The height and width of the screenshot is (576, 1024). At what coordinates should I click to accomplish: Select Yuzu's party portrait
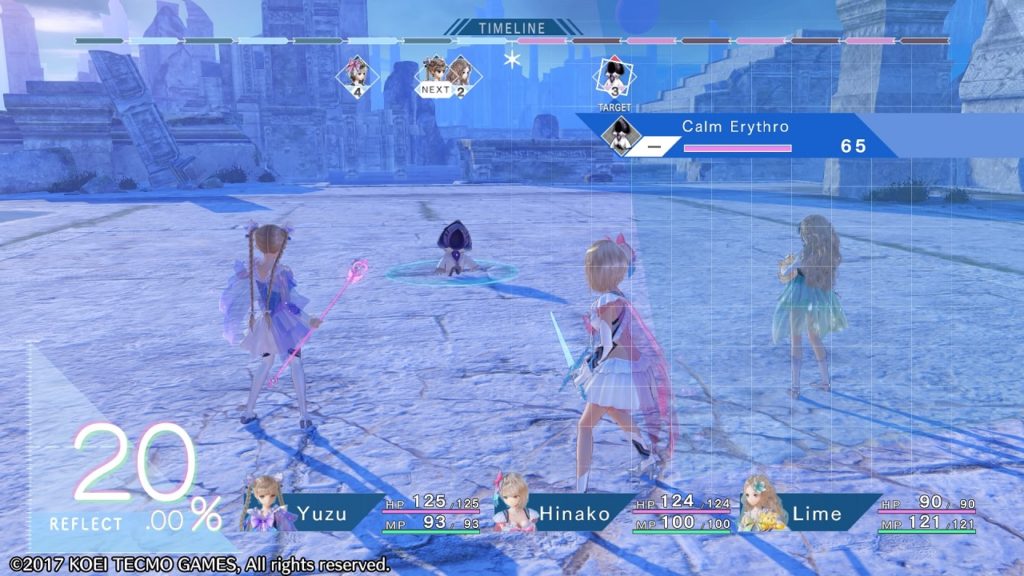[x=265, y=503]
